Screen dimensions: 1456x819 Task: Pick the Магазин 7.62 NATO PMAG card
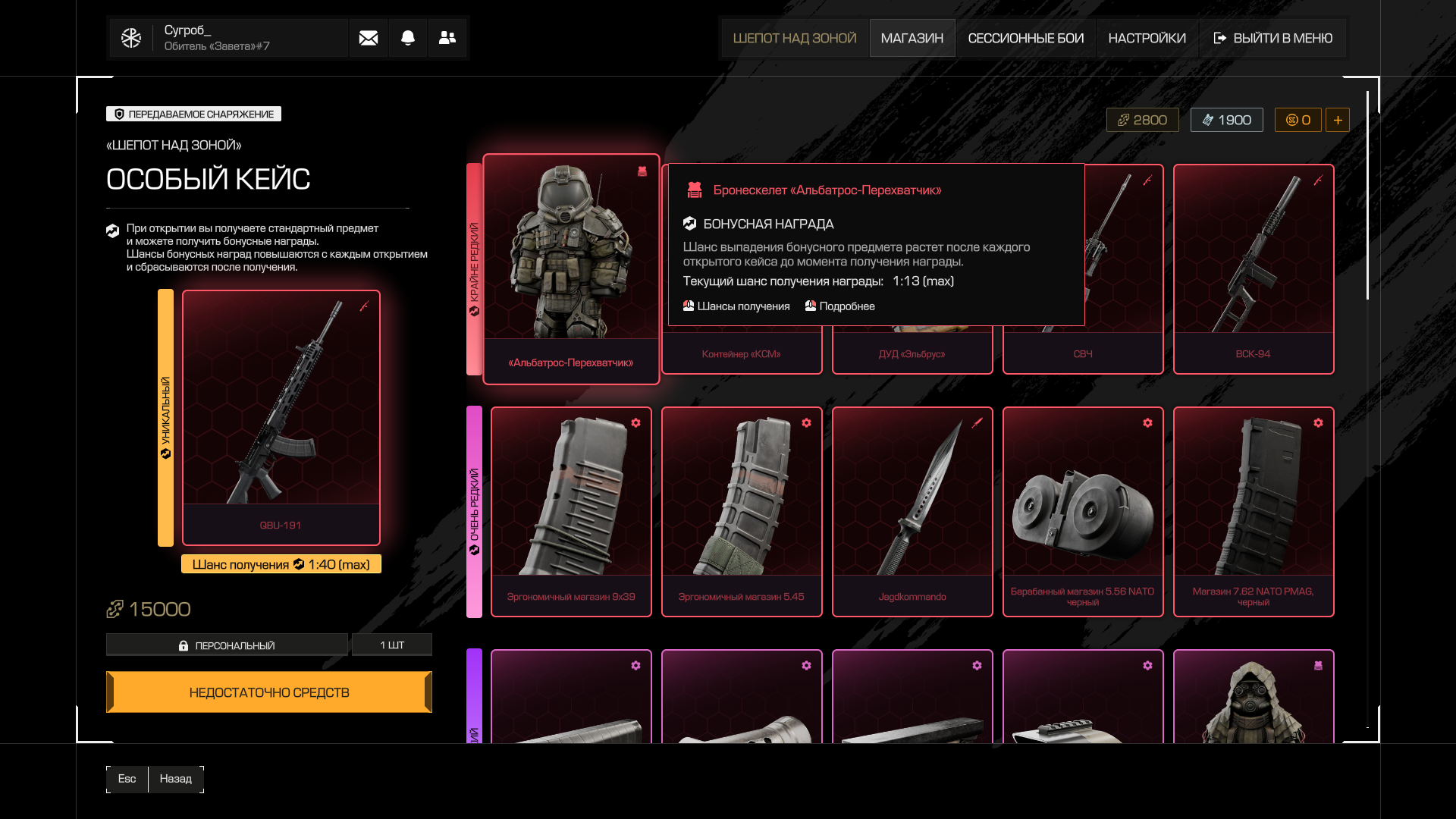click(x=1253, y=512)
